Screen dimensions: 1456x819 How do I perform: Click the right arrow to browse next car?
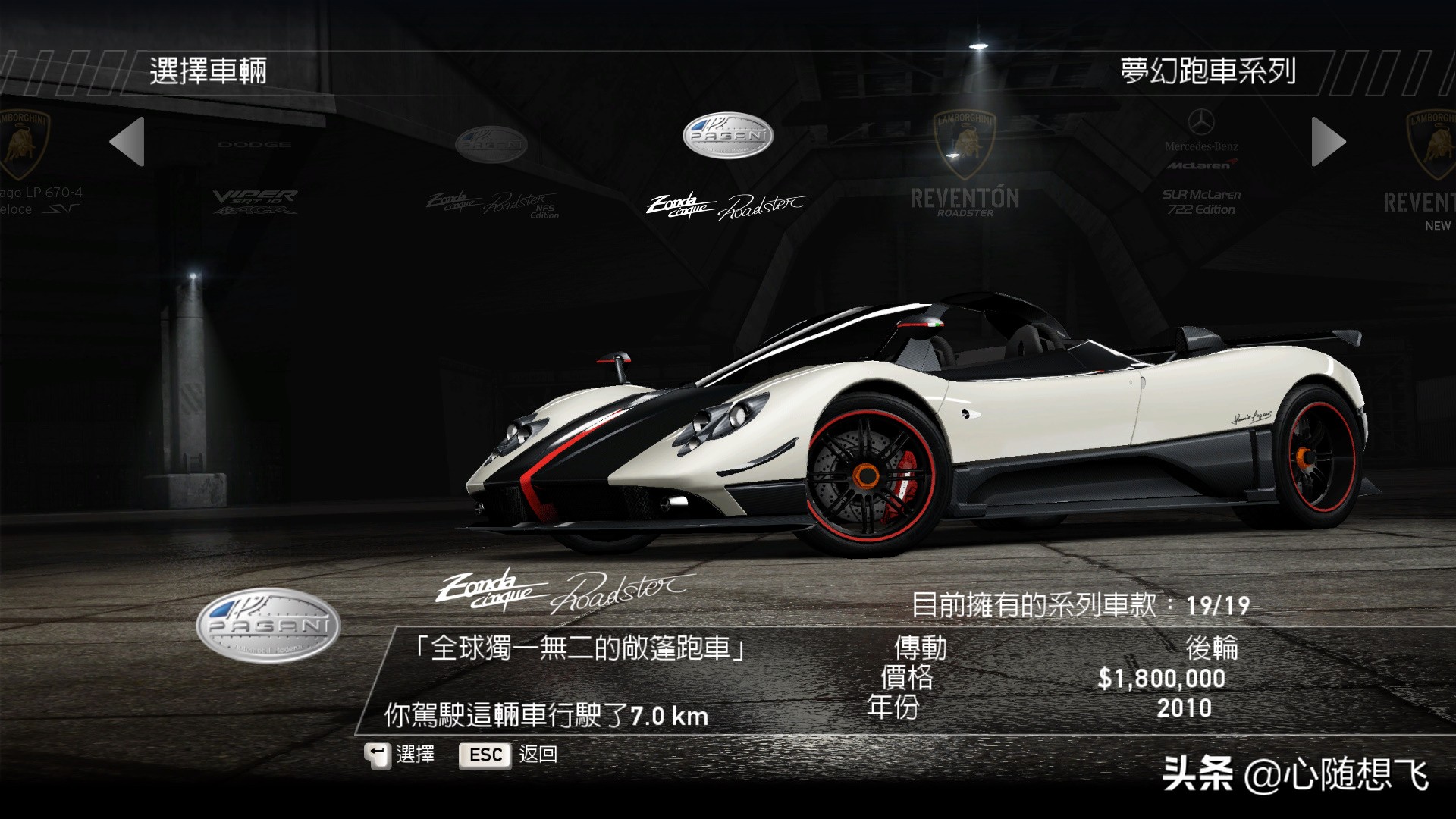(1328, 142)
